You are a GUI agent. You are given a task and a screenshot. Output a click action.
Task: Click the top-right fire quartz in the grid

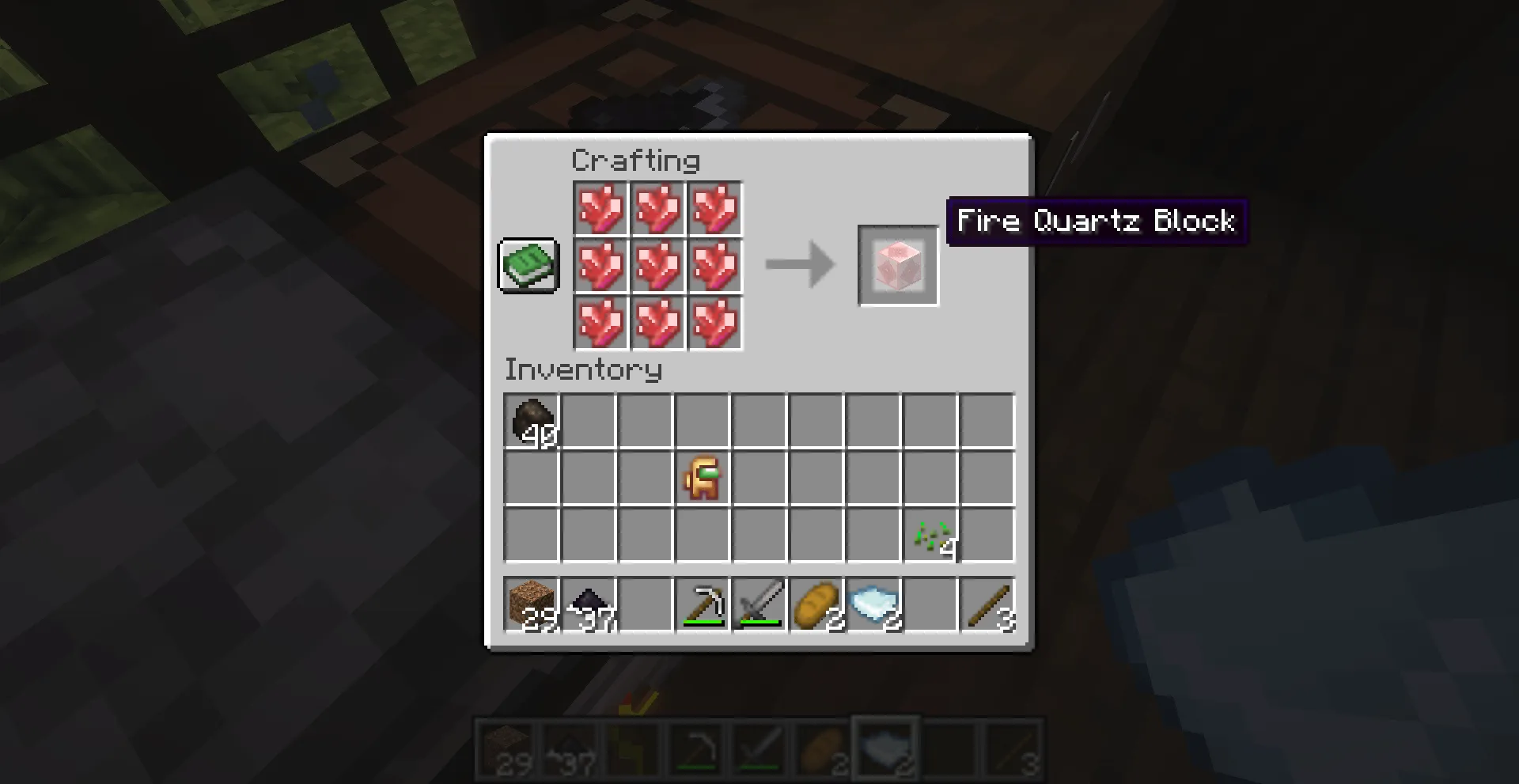pos(714,209)
